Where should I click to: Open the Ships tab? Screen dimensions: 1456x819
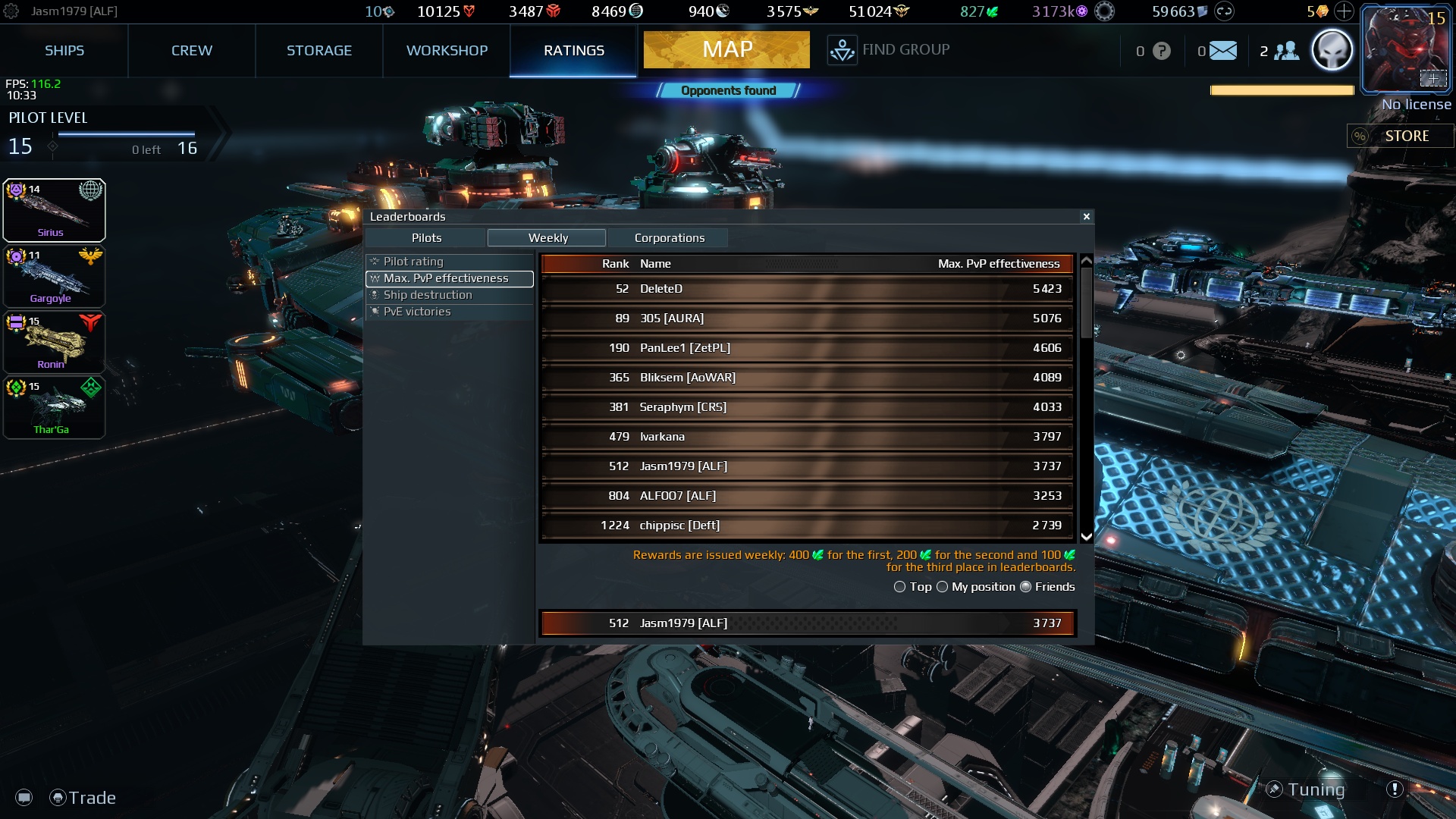click(x=64, y=51)
